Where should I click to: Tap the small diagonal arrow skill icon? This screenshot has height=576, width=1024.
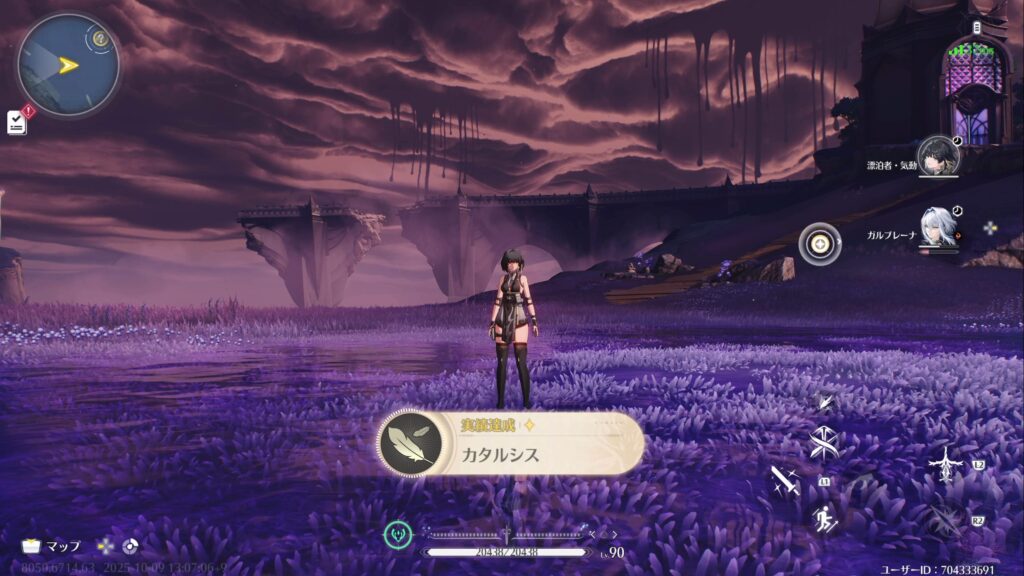pos(826,401)
